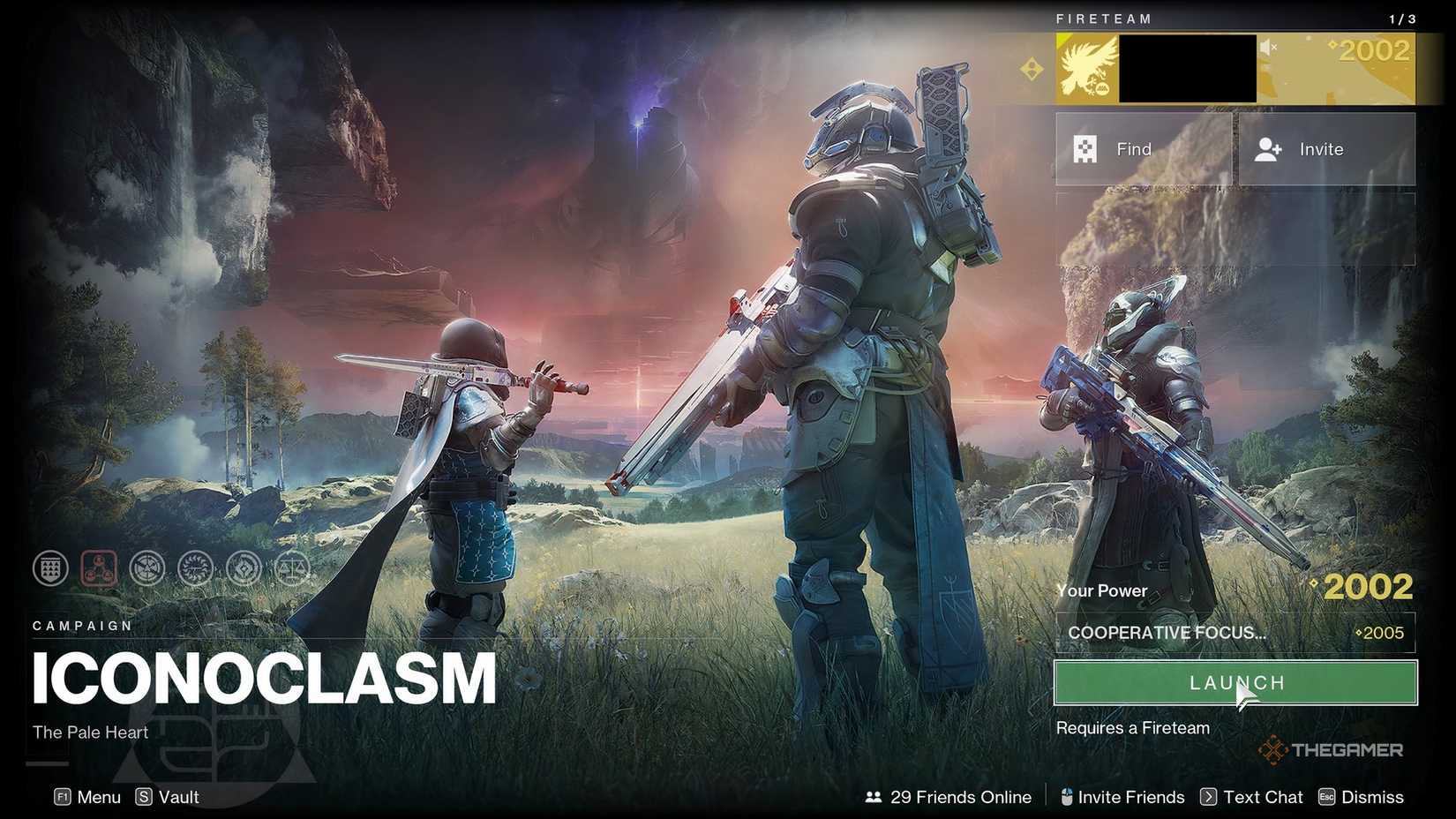Click the friends icon beside 29 Friends Online
This screenshot has height=819, width=1456.
[874, 797]
